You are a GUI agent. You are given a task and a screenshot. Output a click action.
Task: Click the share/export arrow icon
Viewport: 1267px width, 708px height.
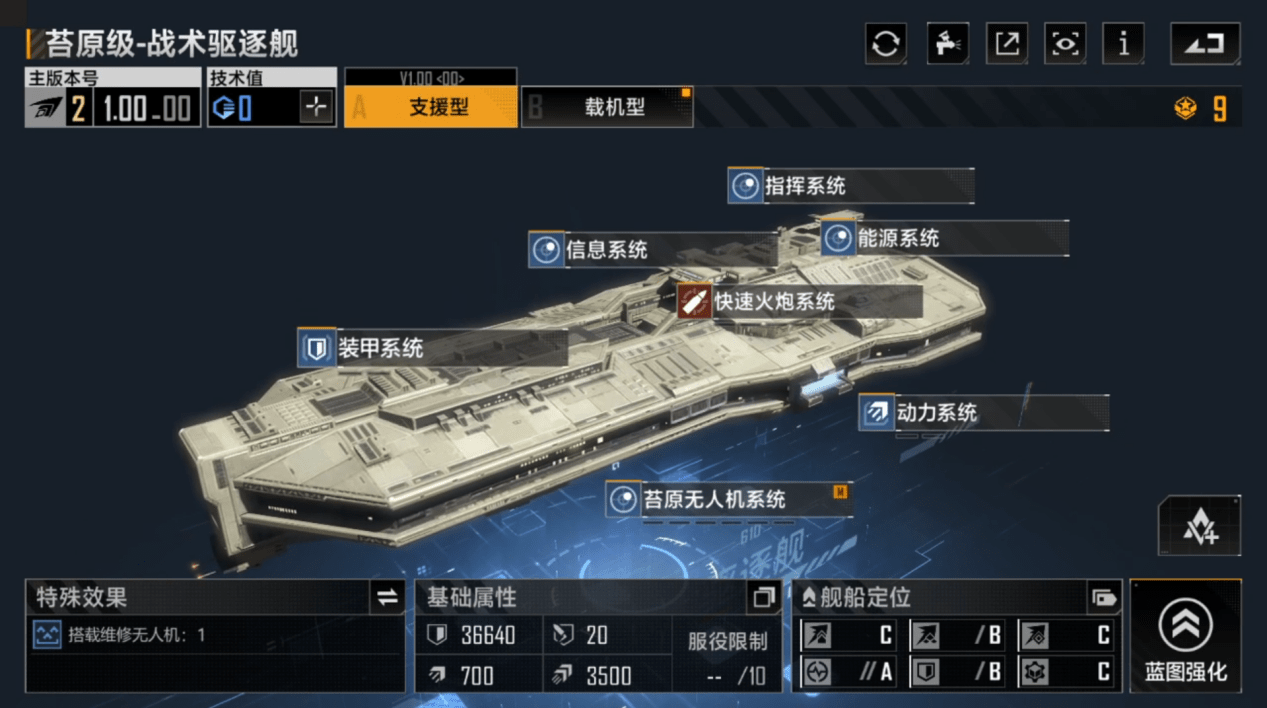tap(1006, 44)
